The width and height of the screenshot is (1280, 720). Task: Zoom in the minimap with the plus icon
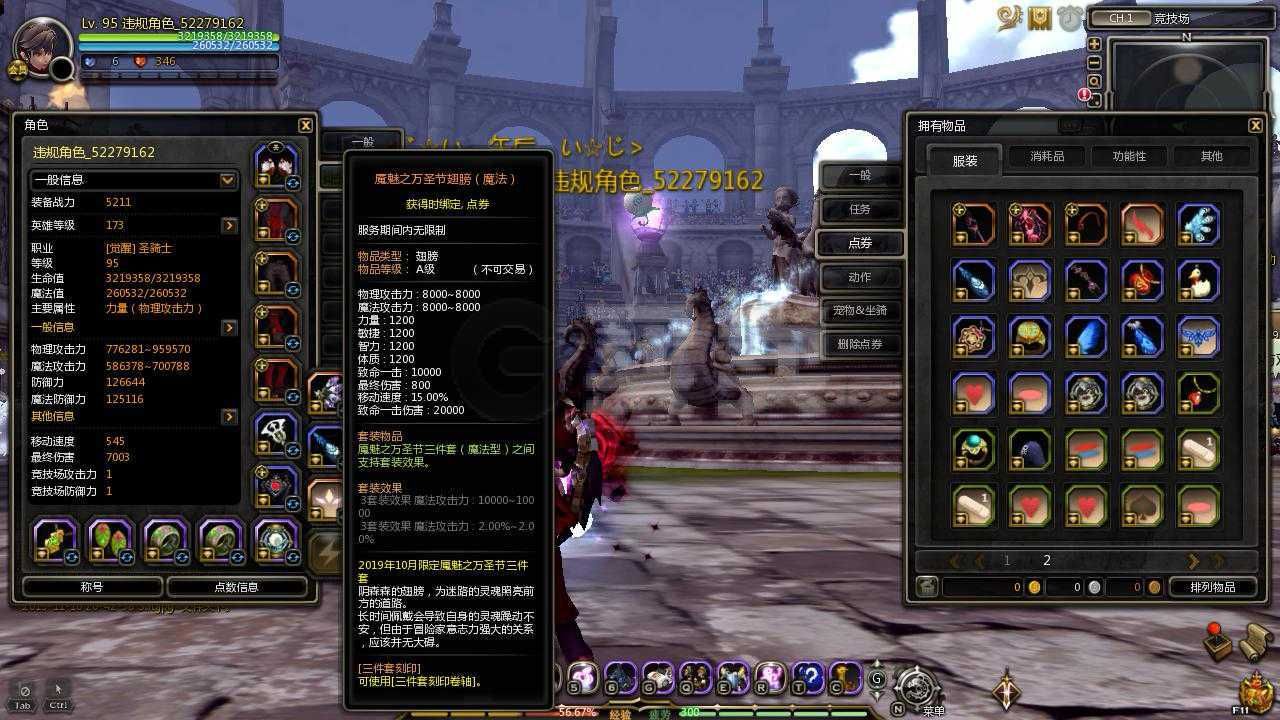(1093, 44)
